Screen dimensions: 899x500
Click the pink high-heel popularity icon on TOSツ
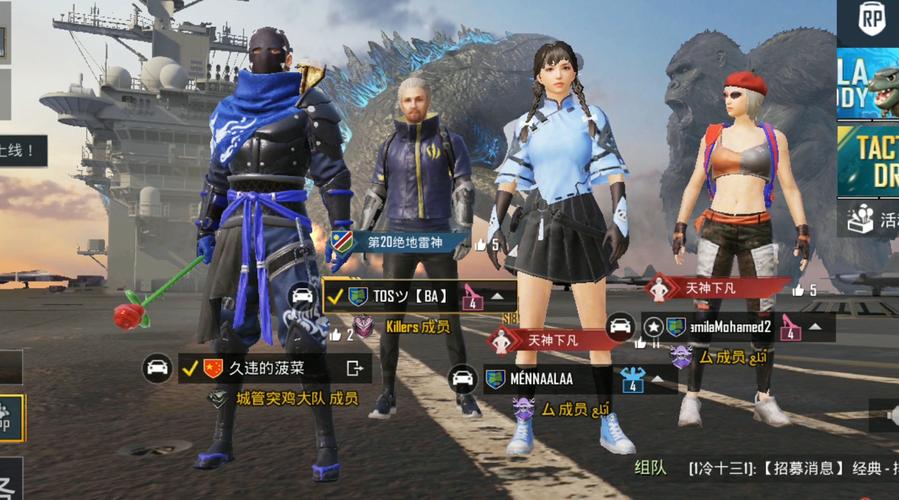pos(472,297)
